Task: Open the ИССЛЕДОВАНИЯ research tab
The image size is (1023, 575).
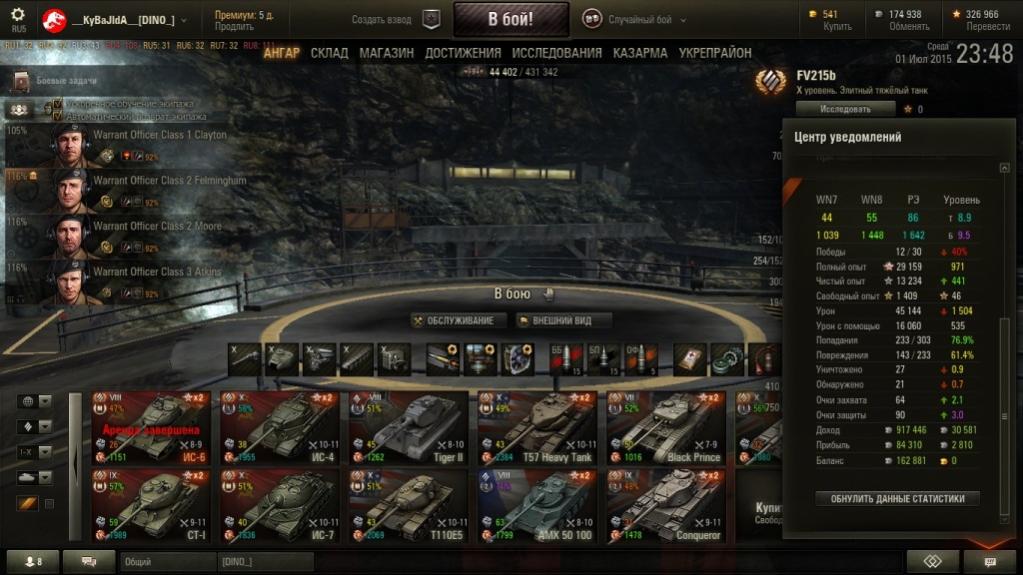Action: (x=556, y=53)
